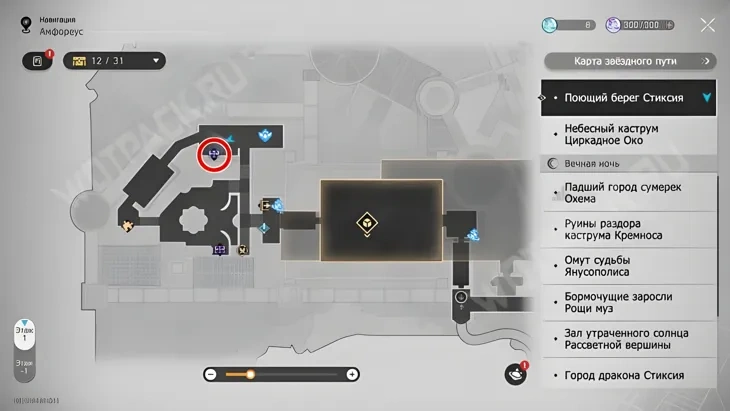
Task: Open the round icon with red badge at bottom right
Action: (x=514, y=373)
